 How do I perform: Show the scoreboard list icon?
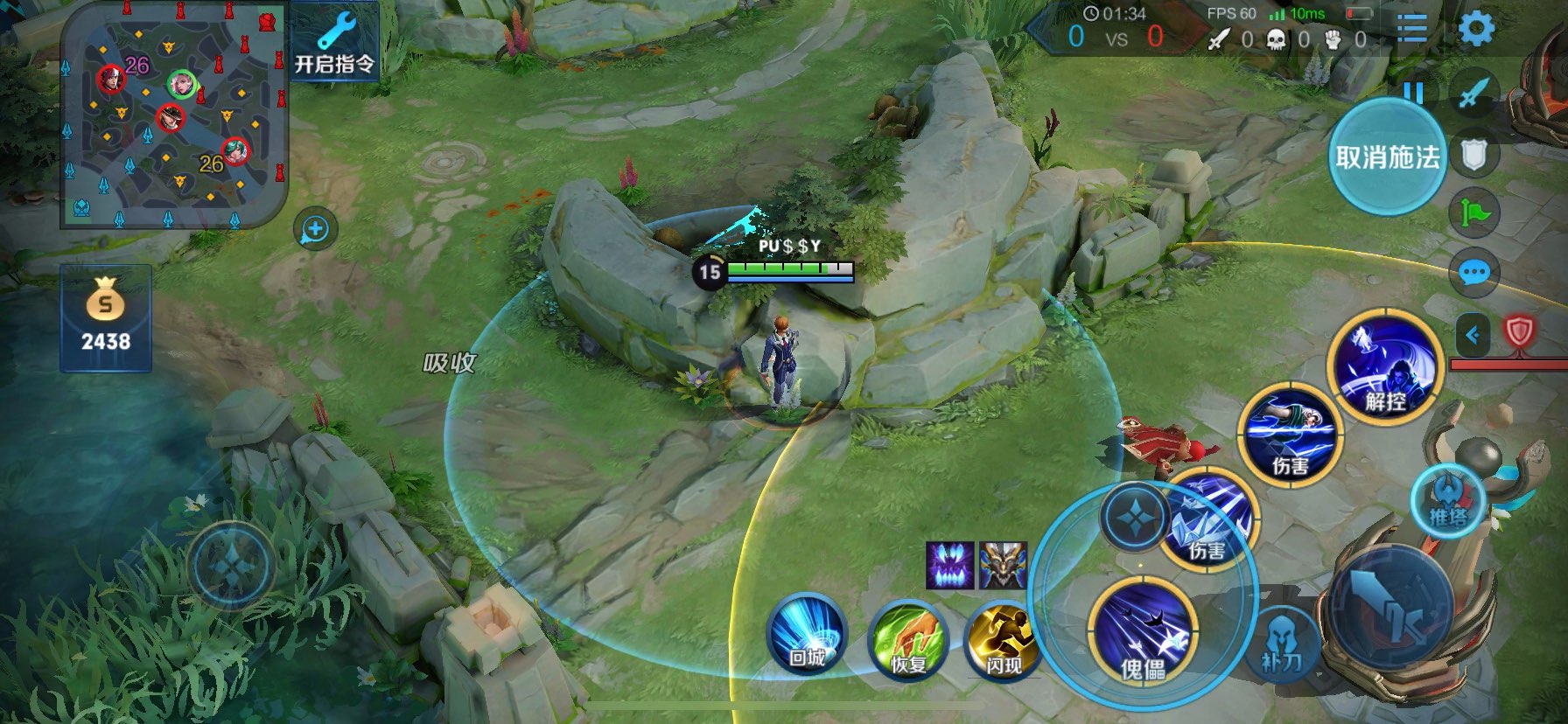click(x=1411, y=30)
